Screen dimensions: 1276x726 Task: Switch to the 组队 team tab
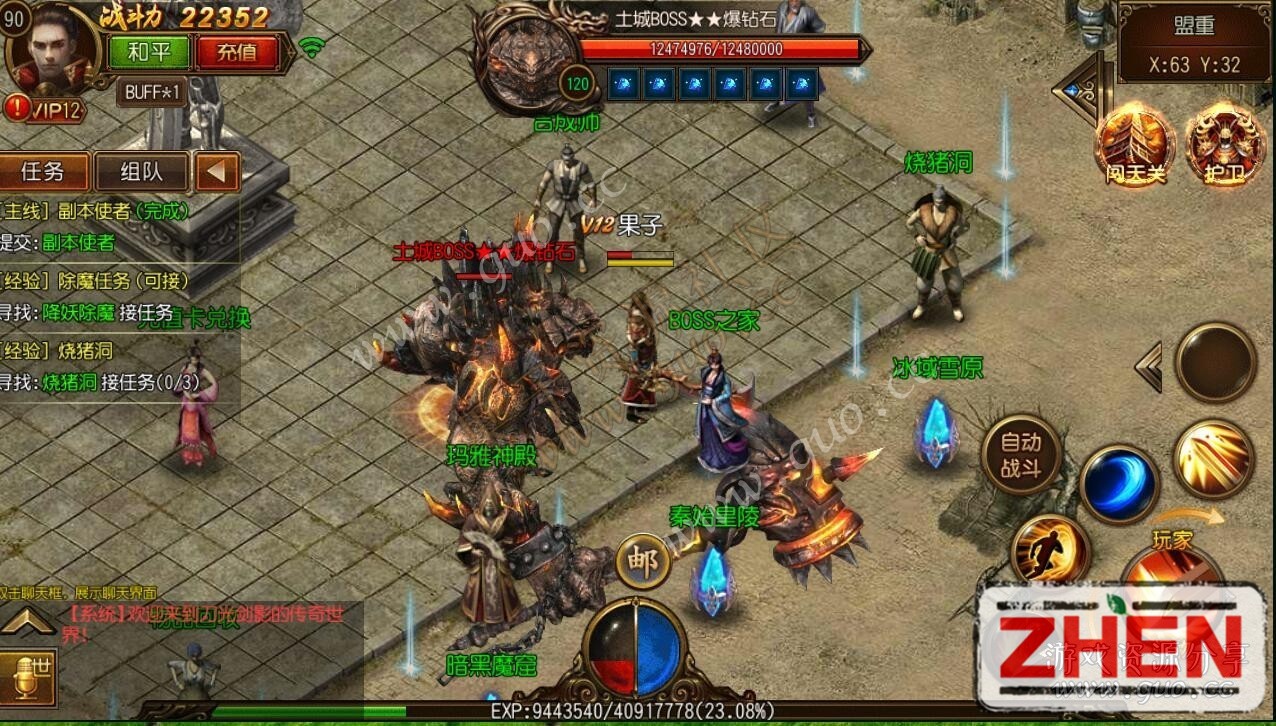[x=141, y=172]
